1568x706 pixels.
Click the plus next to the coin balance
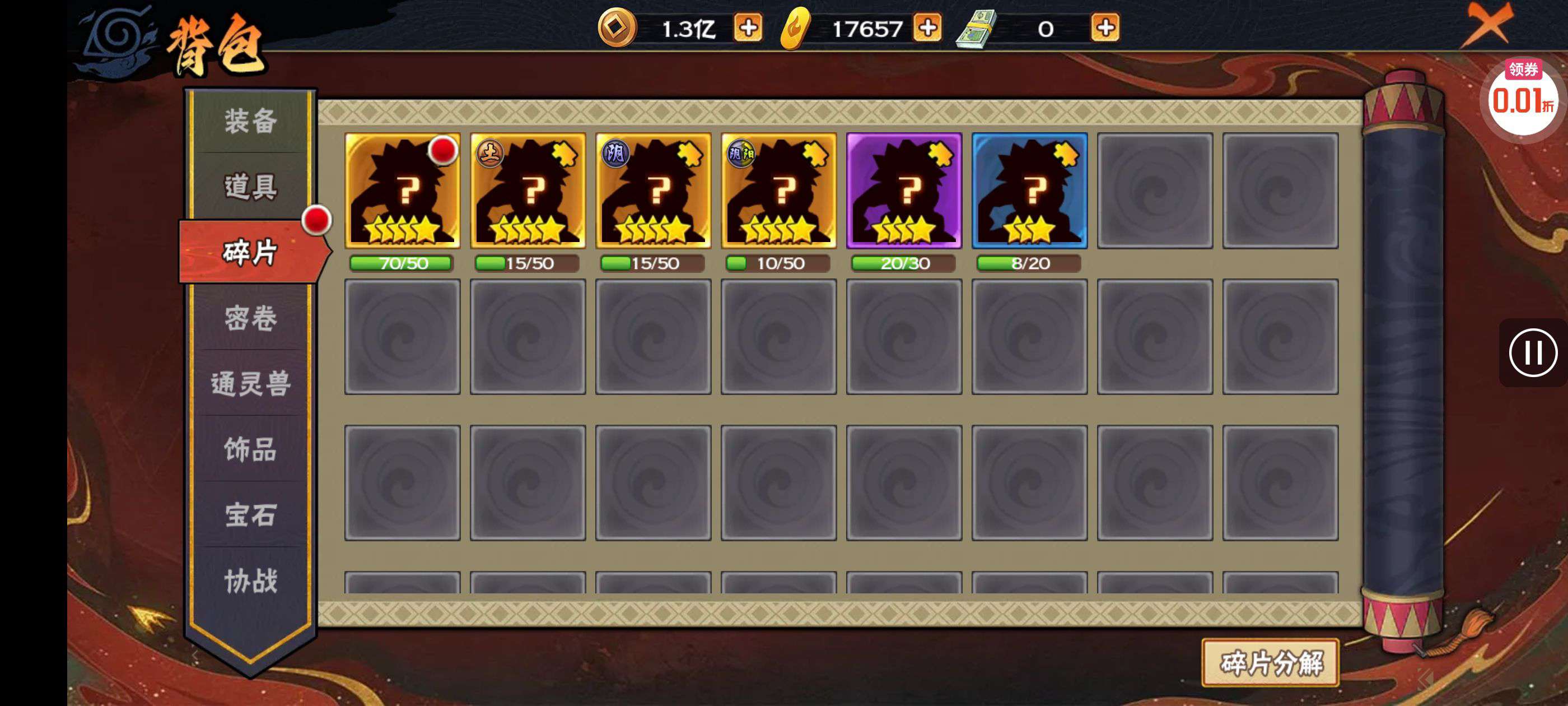751,27
